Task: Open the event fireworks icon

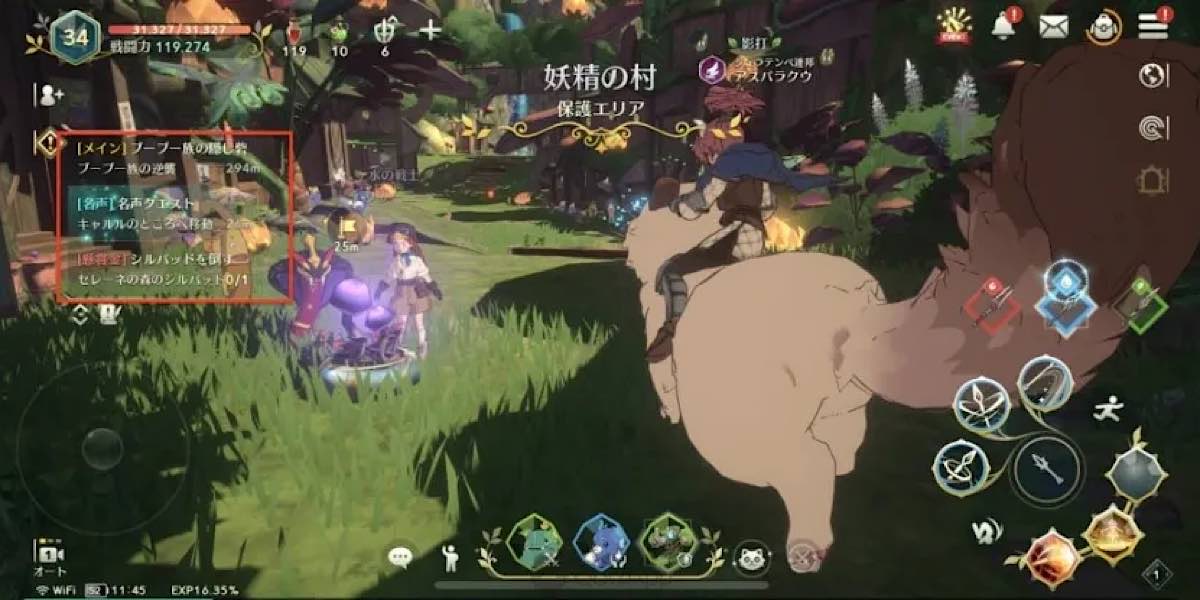Action: click(x=952, y=24)
